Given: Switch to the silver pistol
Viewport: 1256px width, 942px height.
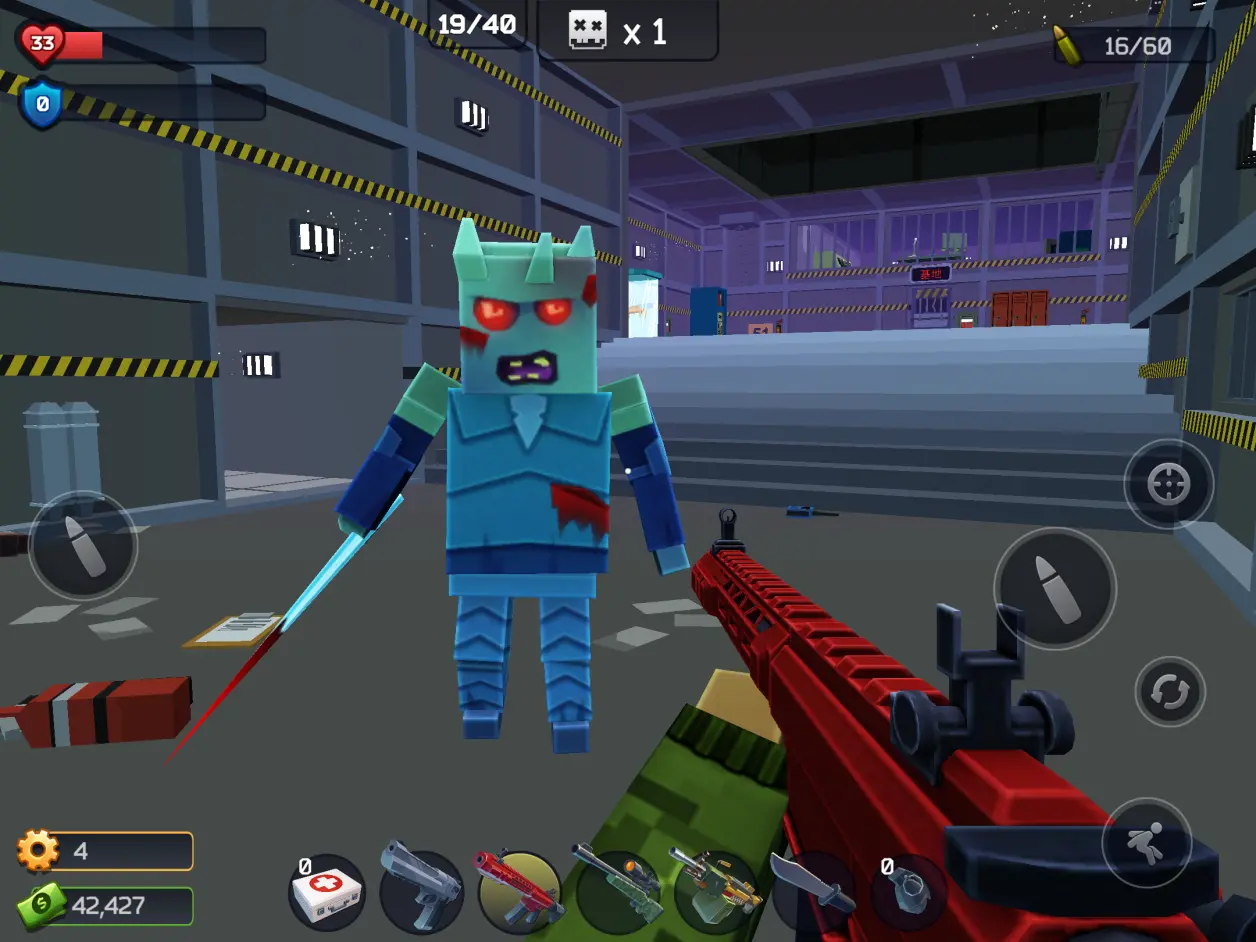Looking at the screenshot, I should coord(421,890).
